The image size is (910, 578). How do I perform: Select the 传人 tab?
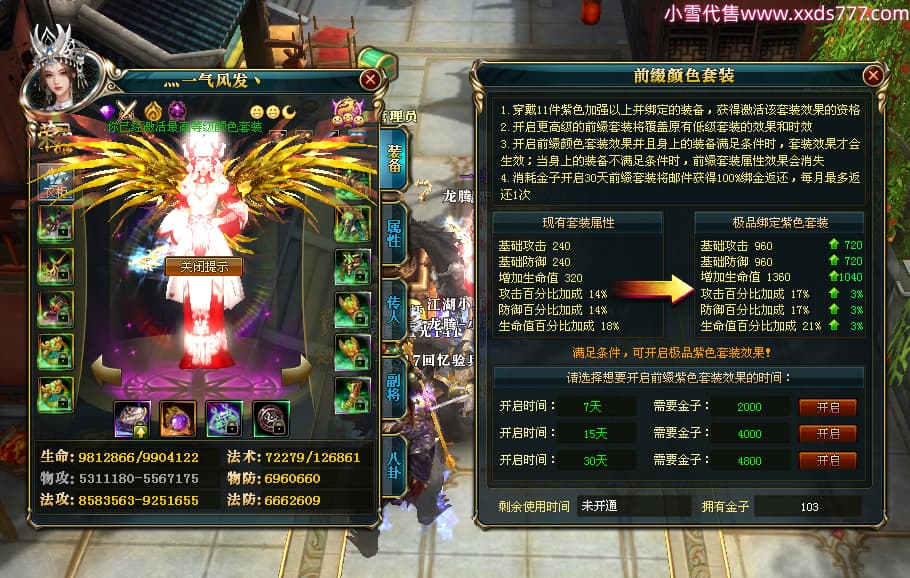(x=395, y=308)
